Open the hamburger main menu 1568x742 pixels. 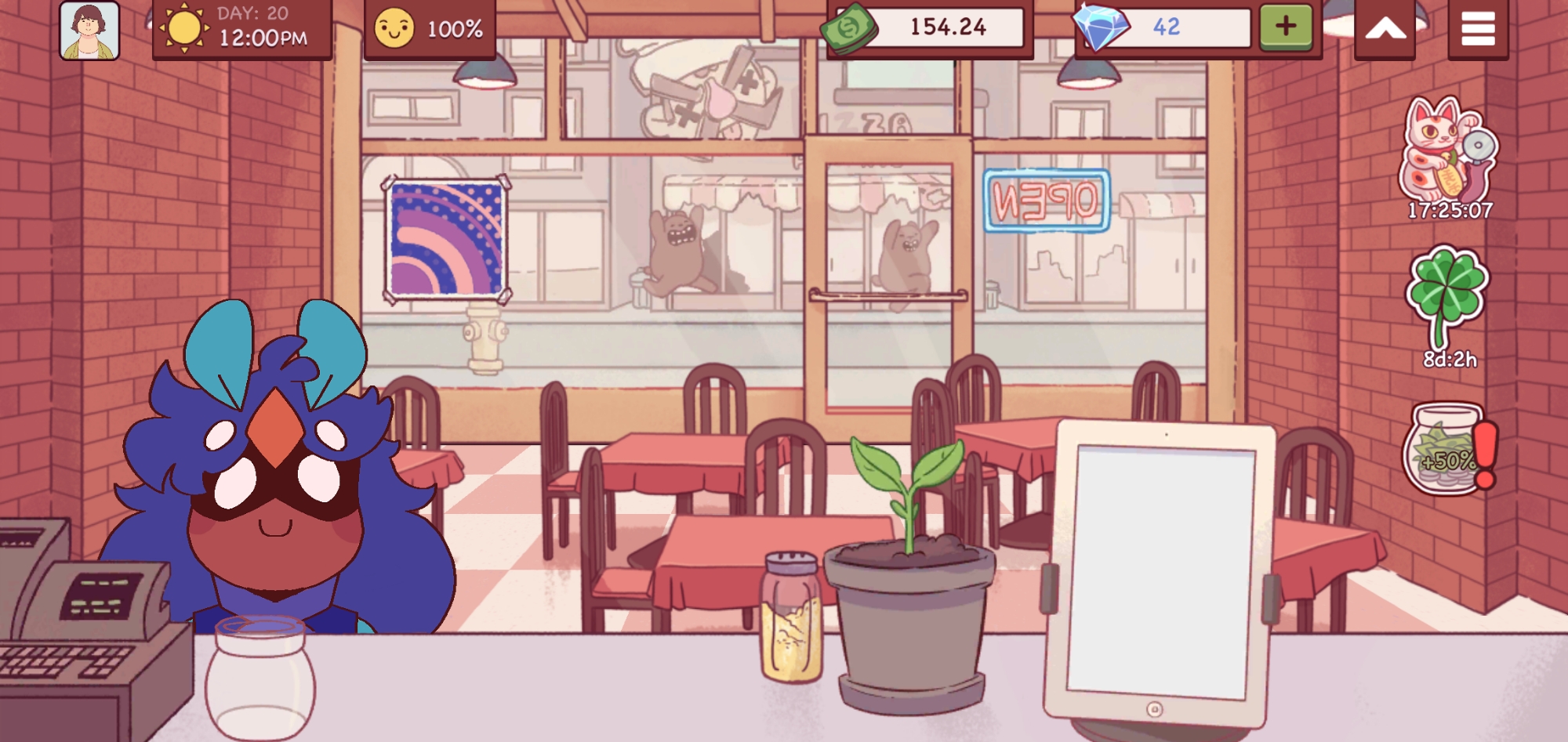coord(1478,30)
